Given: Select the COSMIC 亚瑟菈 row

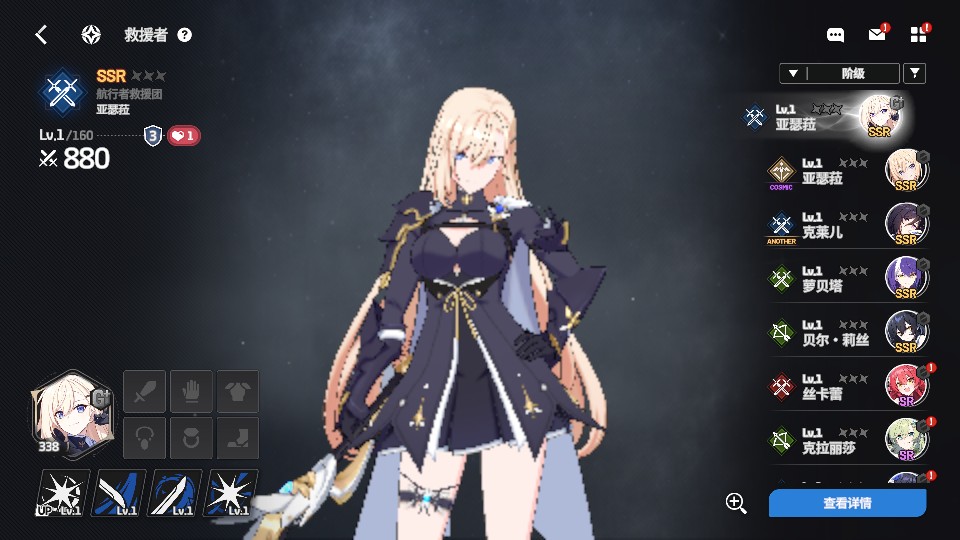Looking at the screenshot, I should pyautogui.click(x=846, y=172).
